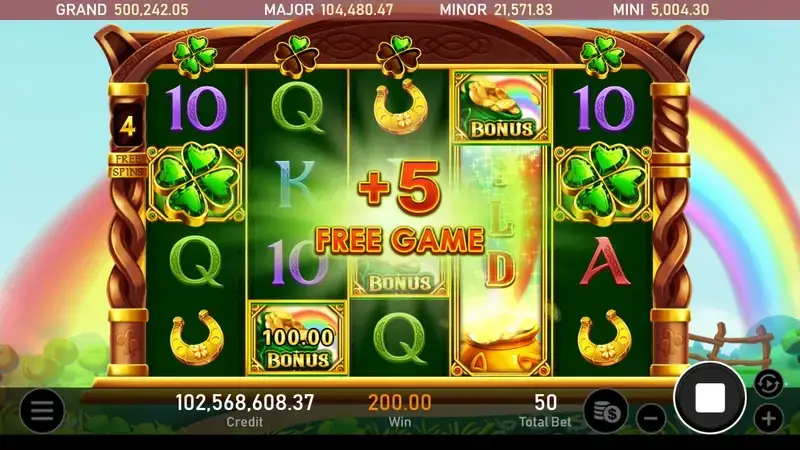This screenshot has width=800, height=450.
Task: Stop the spinning reels
Action: [710, 398]
